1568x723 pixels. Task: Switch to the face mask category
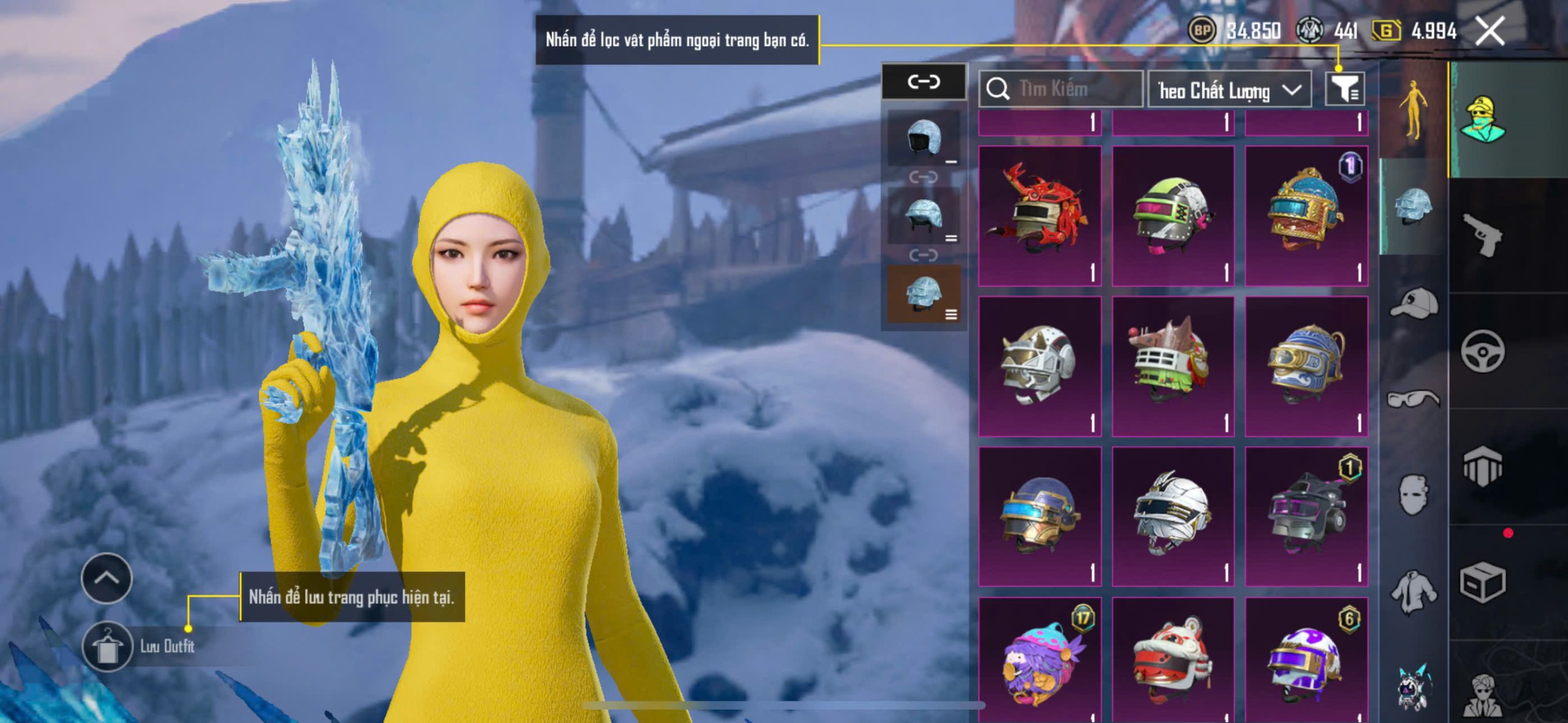[1414, 493]
